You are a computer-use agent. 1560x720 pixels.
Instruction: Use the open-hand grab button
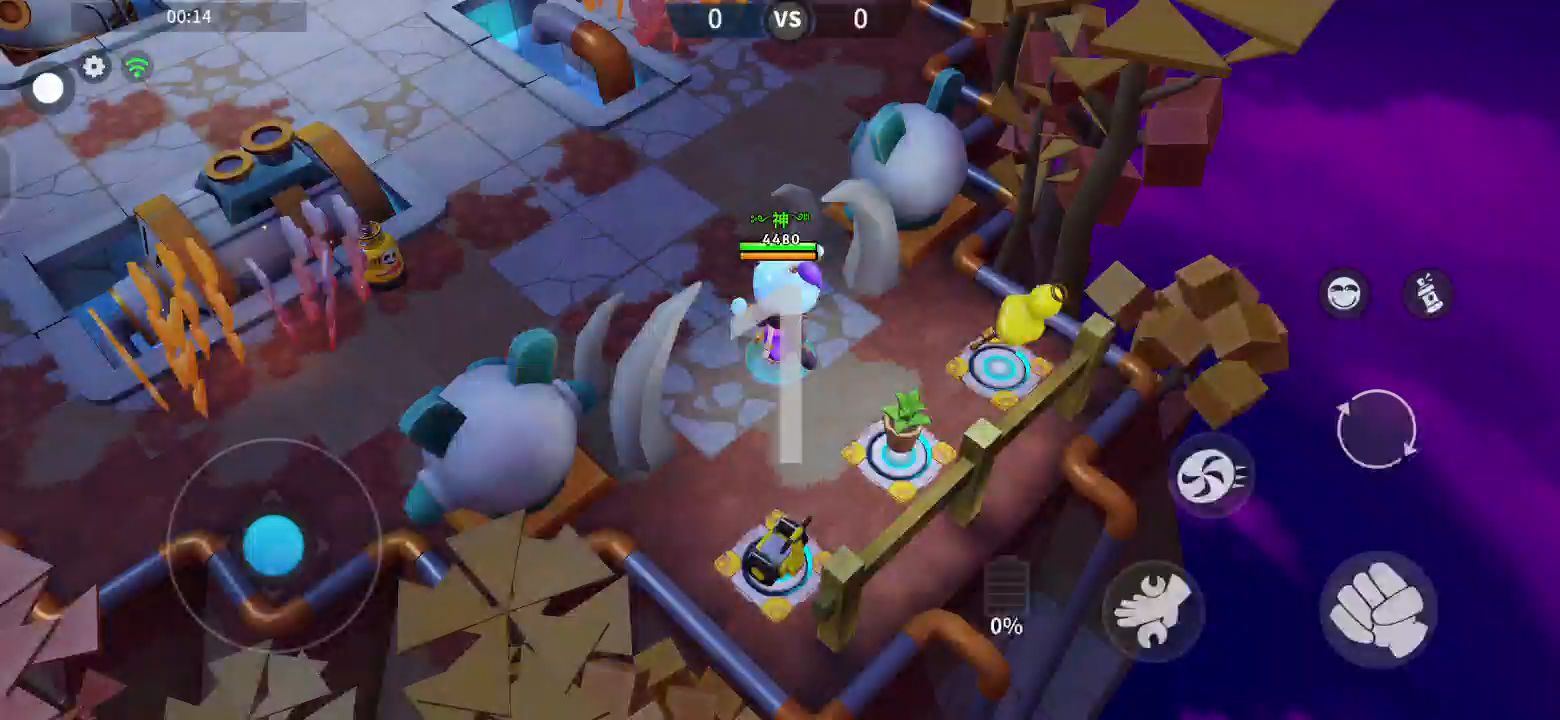tap(1153, 610)
